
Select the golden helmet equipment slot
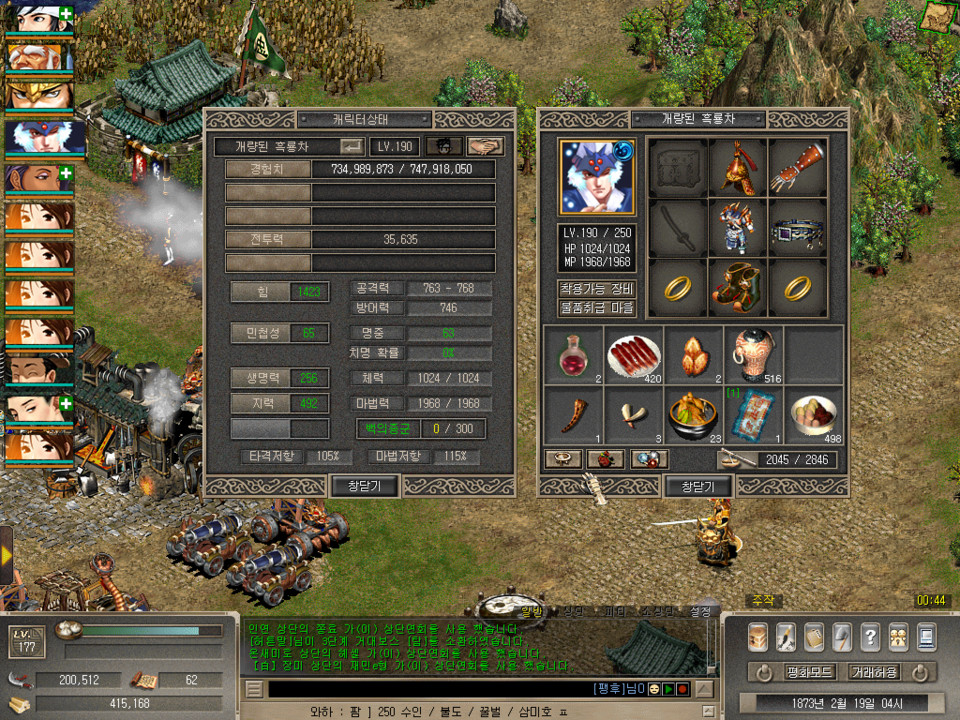[737, 168]
